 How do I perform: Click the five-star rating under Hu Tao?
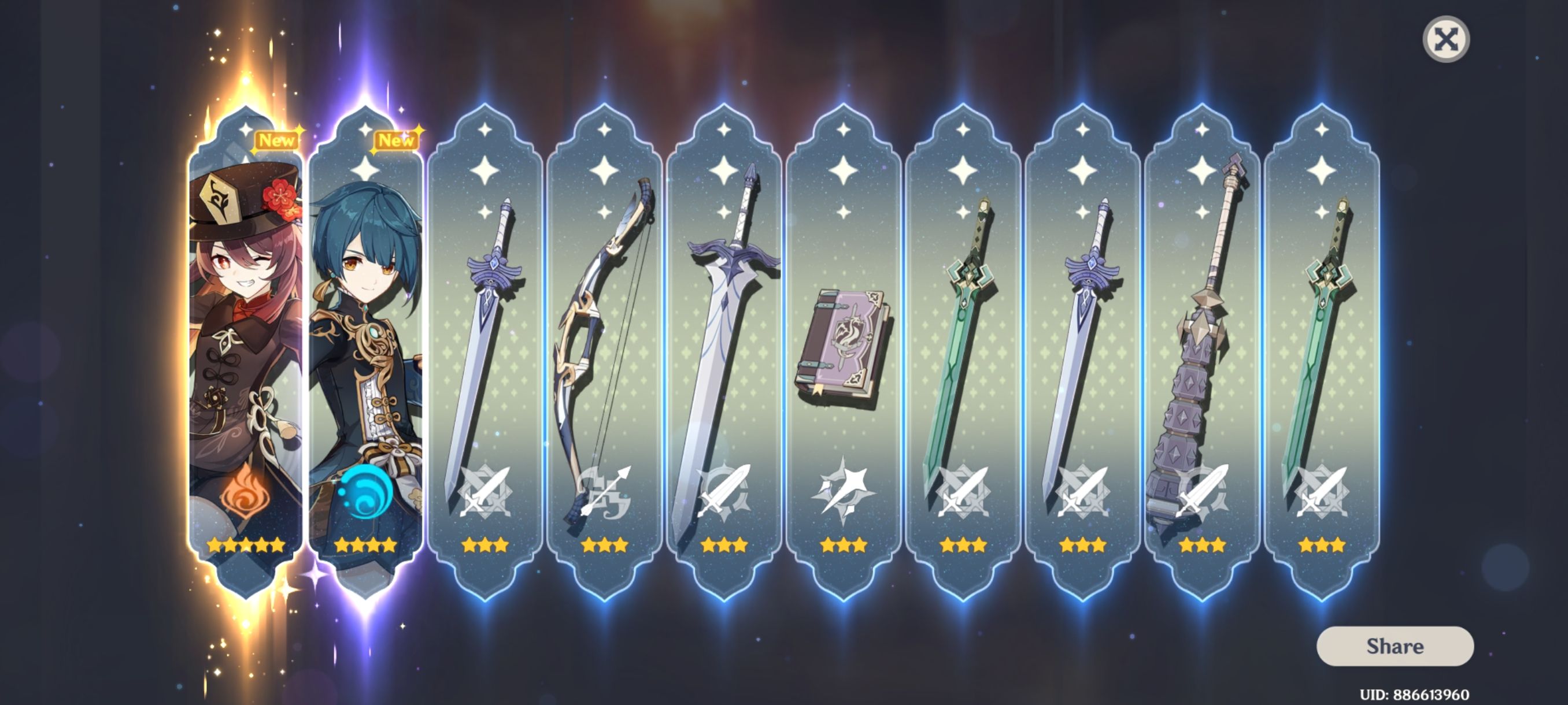click(245, 546)
